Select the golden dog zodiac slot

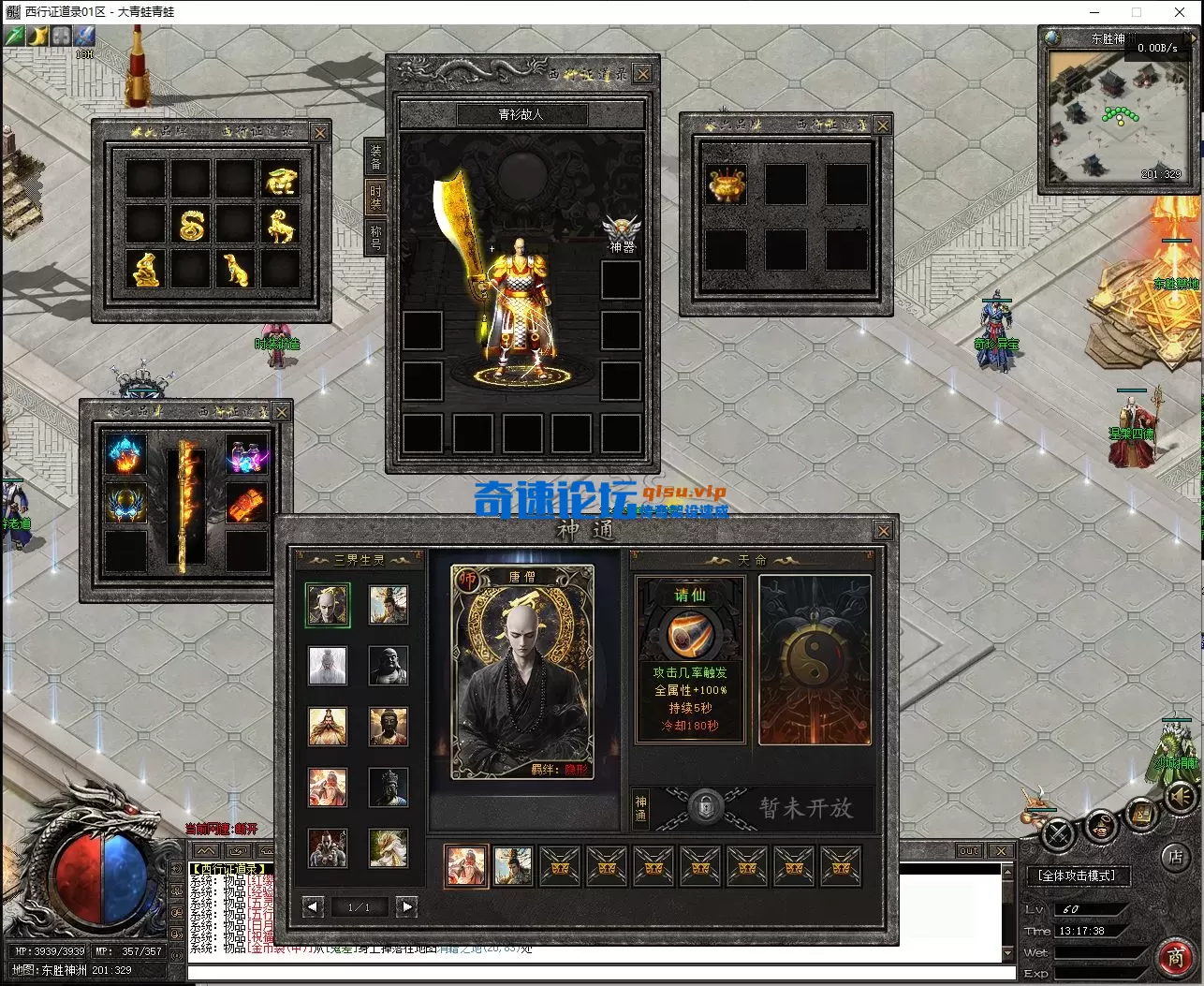pos(235,270)
